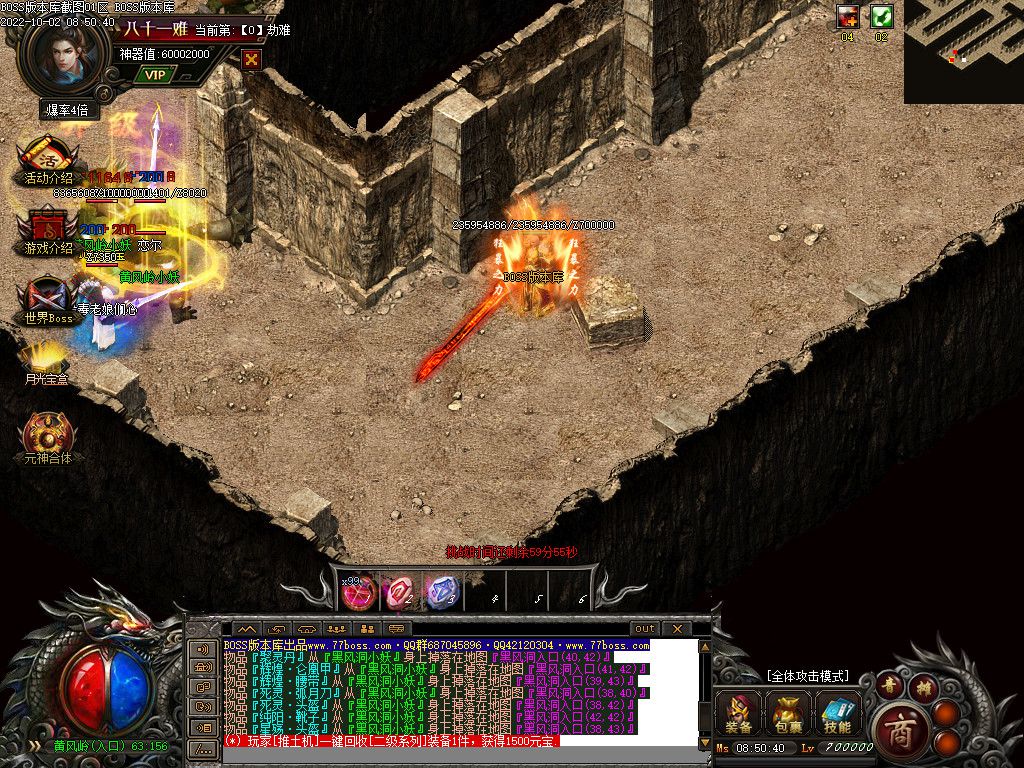This screenshot has width=1024, height=768.
Task: Close the 八十一难 panel with the X
Action: [x=252, y=59]
